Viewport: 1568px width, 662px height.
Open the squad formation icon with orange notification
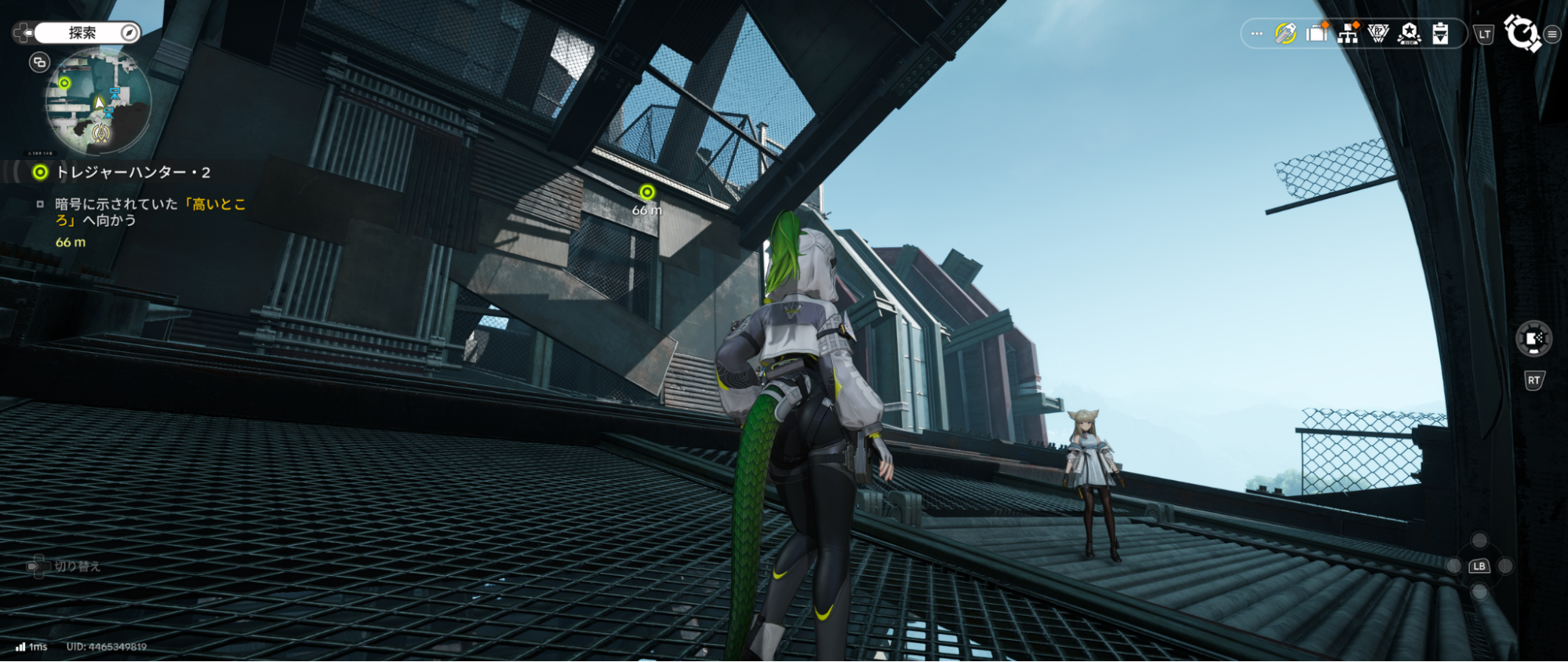[x=1348, y=34]
